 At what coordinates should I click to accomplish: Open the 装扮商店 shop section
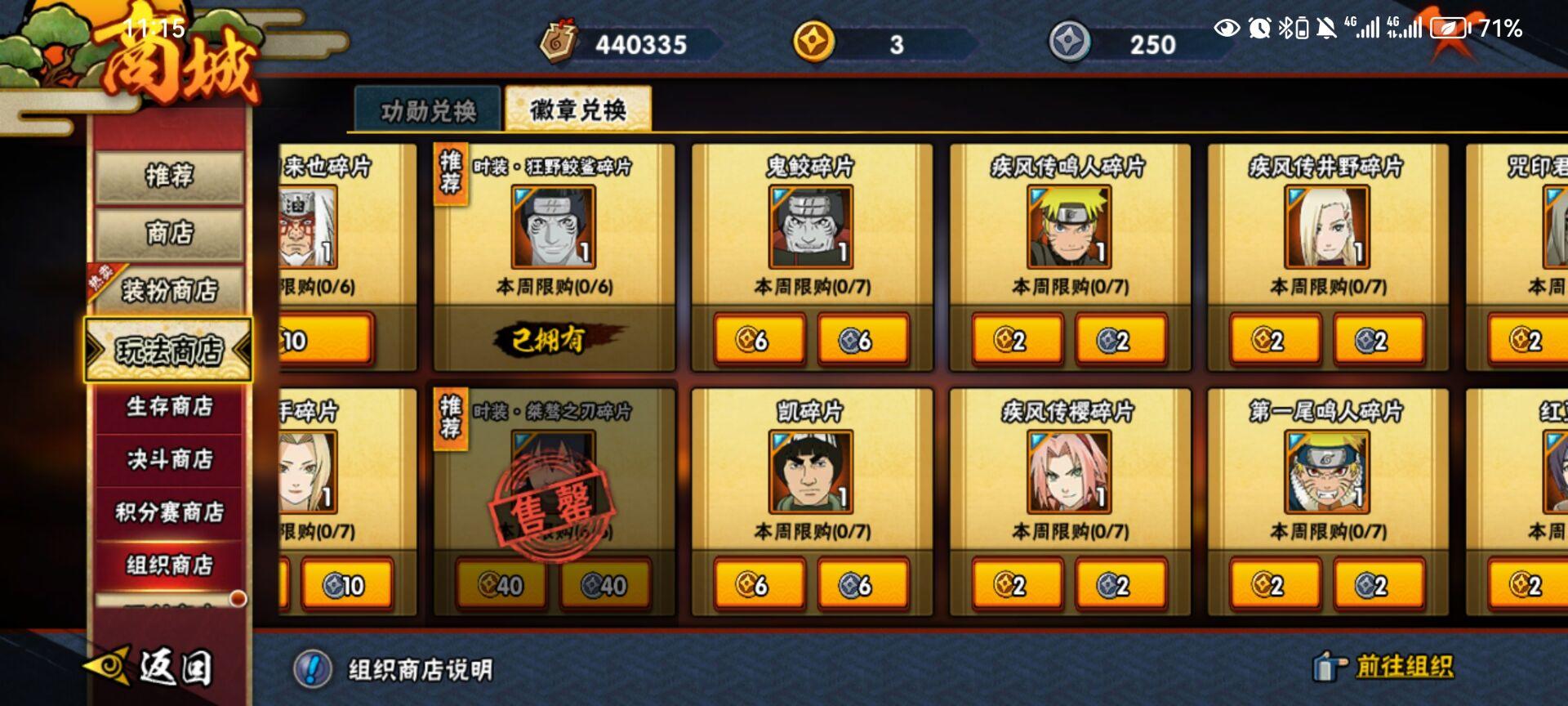click(x=167, y=288)
